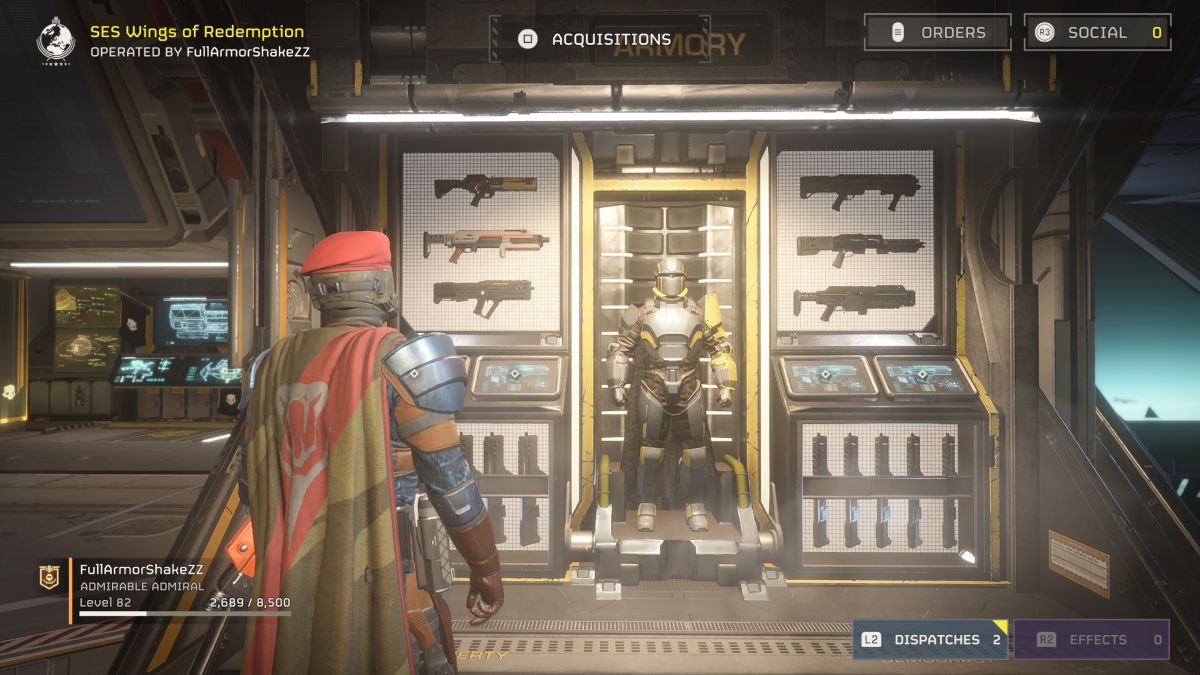Viewport: 1200px width, 675px height.
Task: Open the Orders panel
Action: coord(937,32)
